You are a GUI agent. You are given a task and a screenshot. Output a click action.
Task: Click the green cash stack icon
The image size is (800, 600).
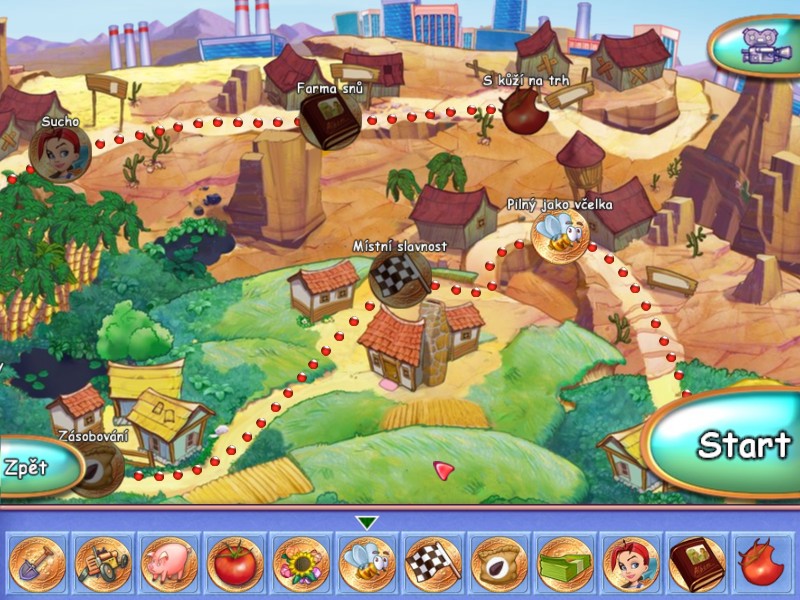point(565,561)
